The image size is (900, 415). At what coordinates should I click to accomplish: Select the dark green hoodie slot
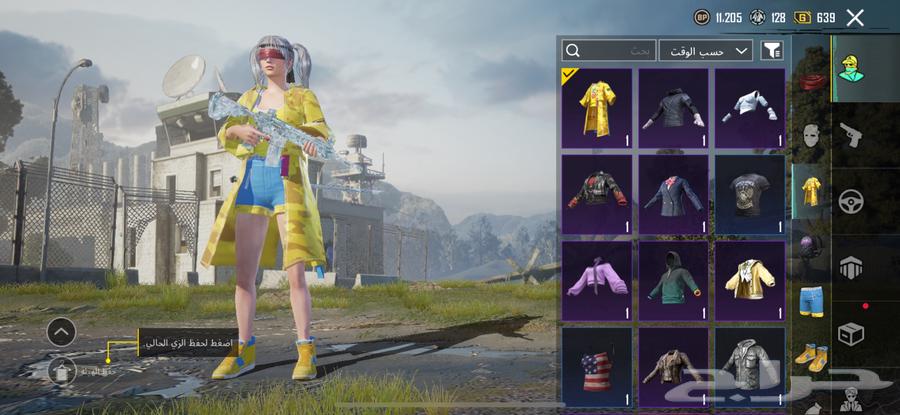coord(673,280)
